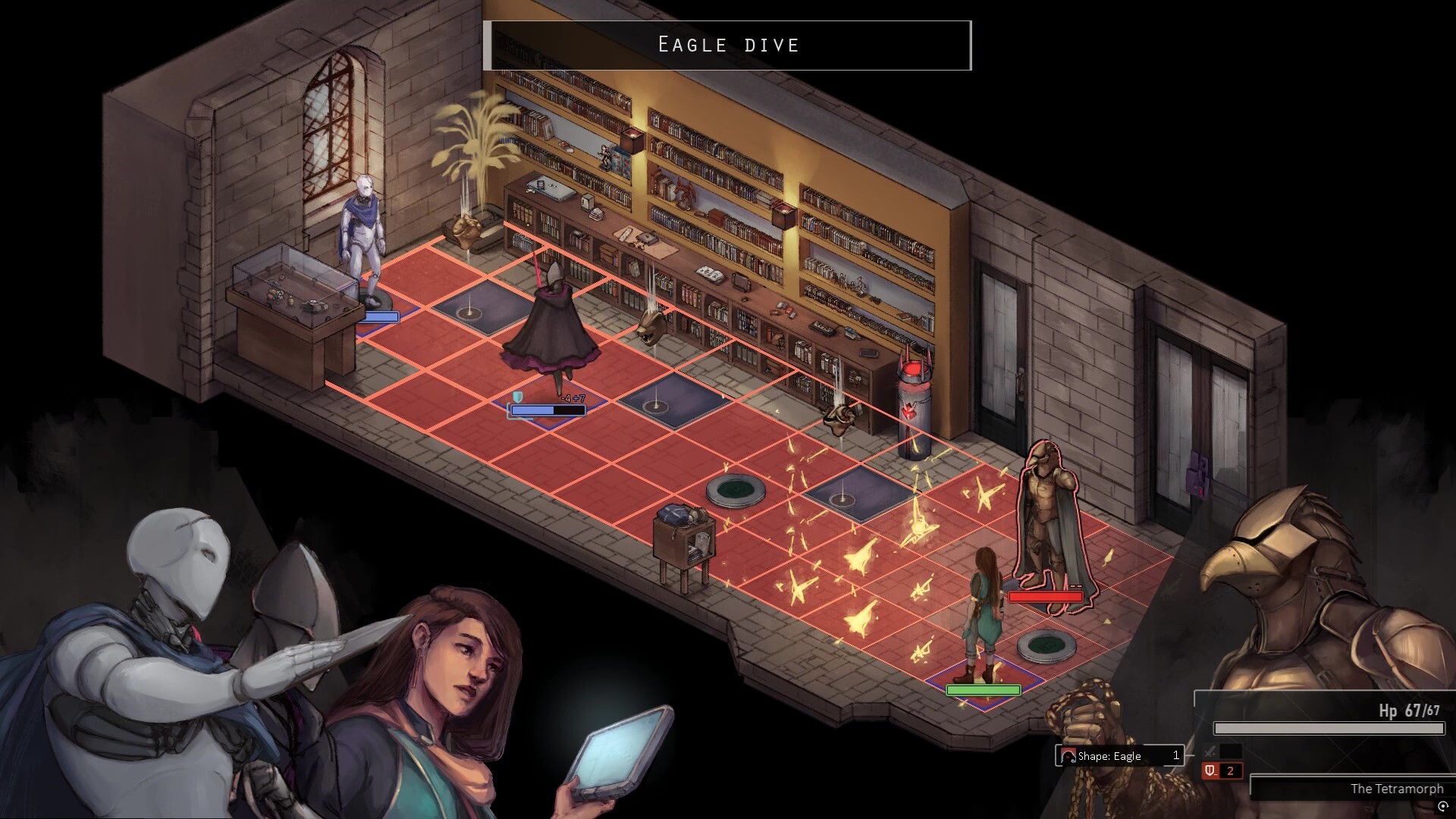Click the circular arrow icon under Tetramorph
This screenshot has height=819, width=1456.
tap(1442, 807)
